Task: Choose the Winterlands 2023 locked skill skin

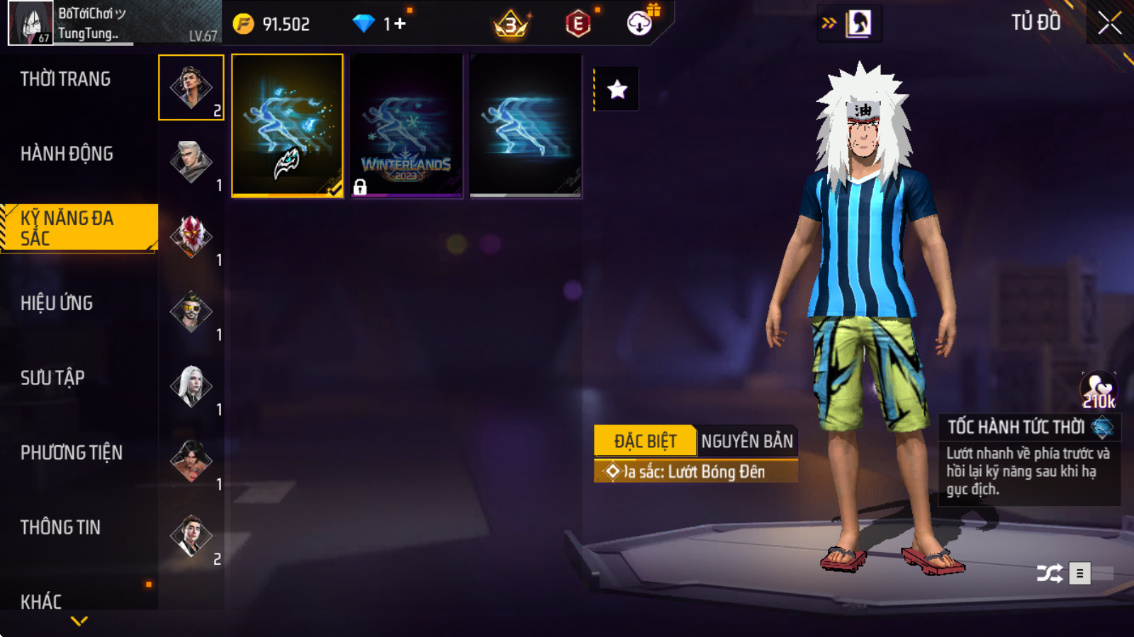Action: 406,126
